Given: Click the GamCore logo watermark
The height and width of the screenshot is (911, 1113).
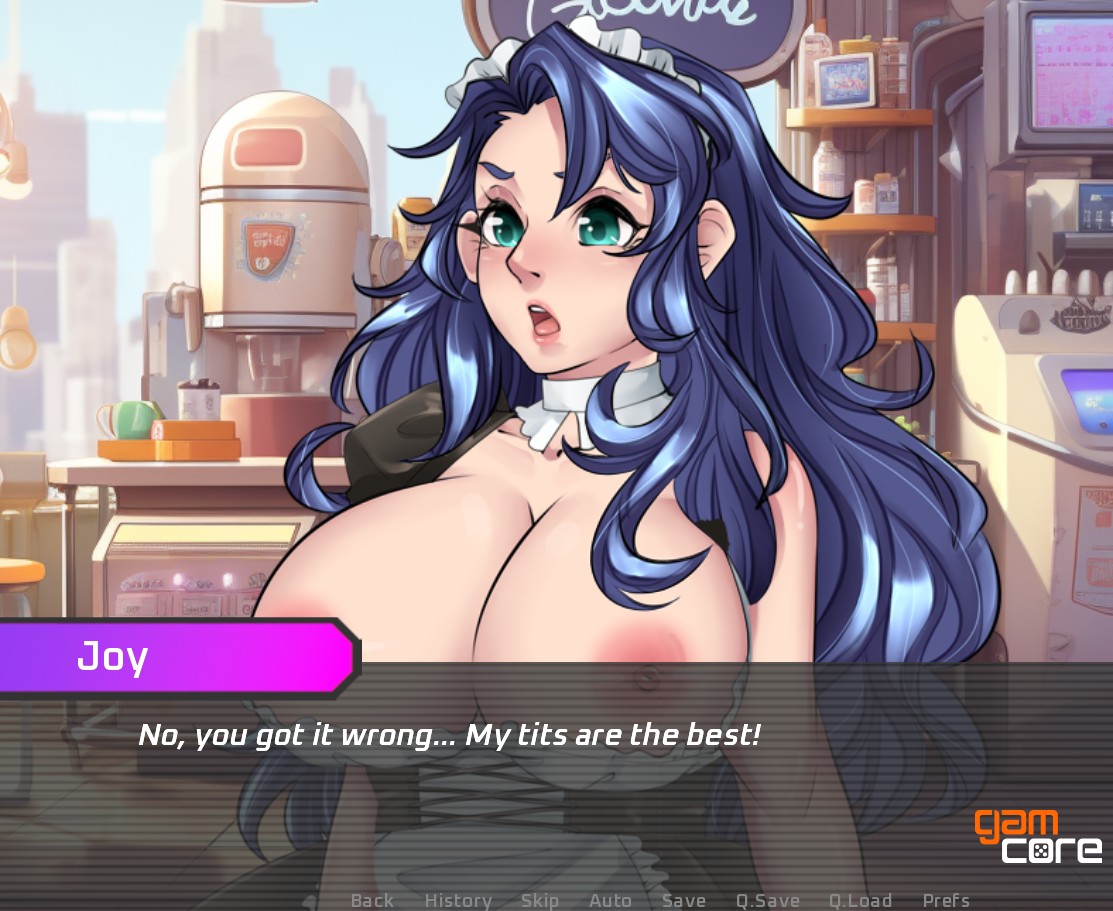Looking at the screenshot, I should click(x=1038, y=837).
